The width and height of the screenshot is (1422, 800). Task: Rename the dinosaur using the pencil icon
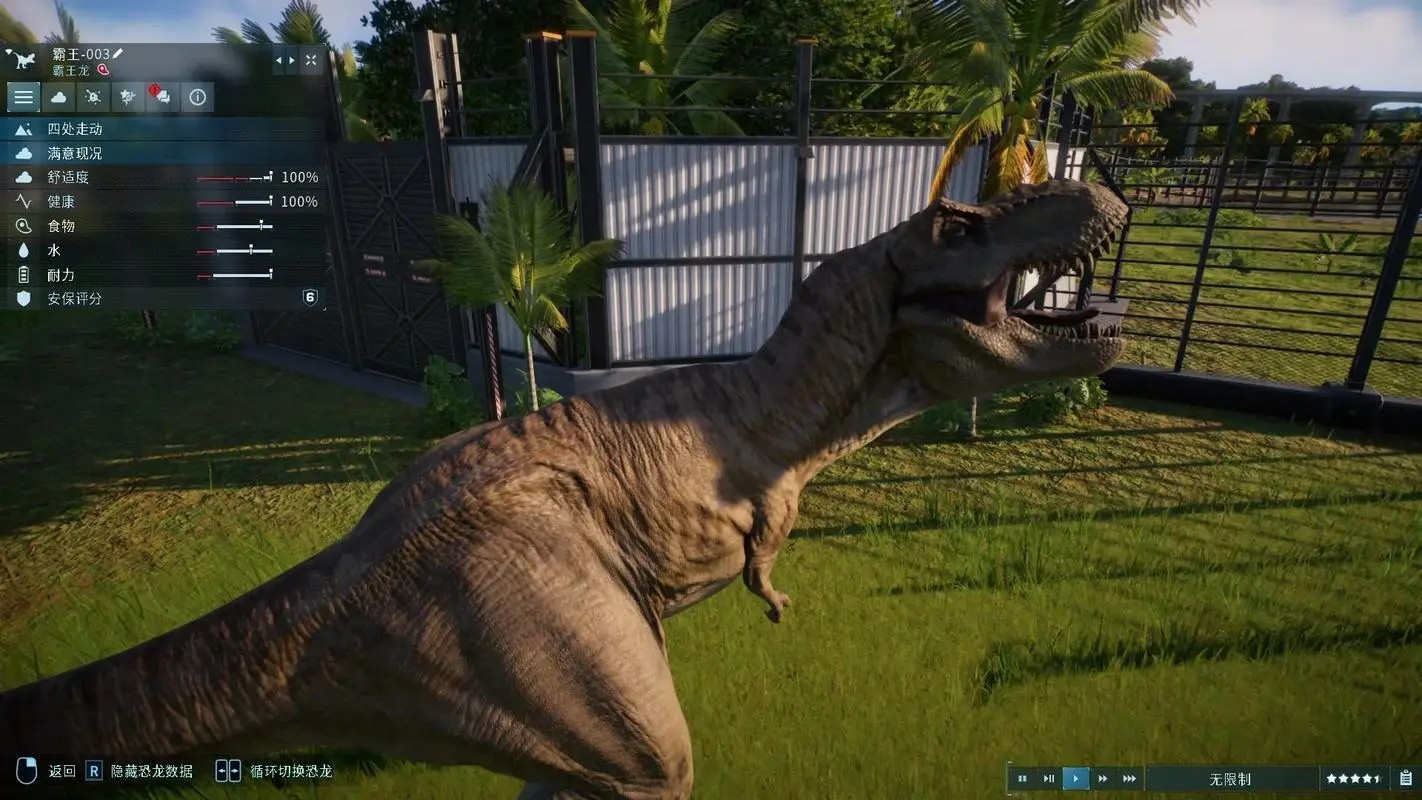click(118, 53)
